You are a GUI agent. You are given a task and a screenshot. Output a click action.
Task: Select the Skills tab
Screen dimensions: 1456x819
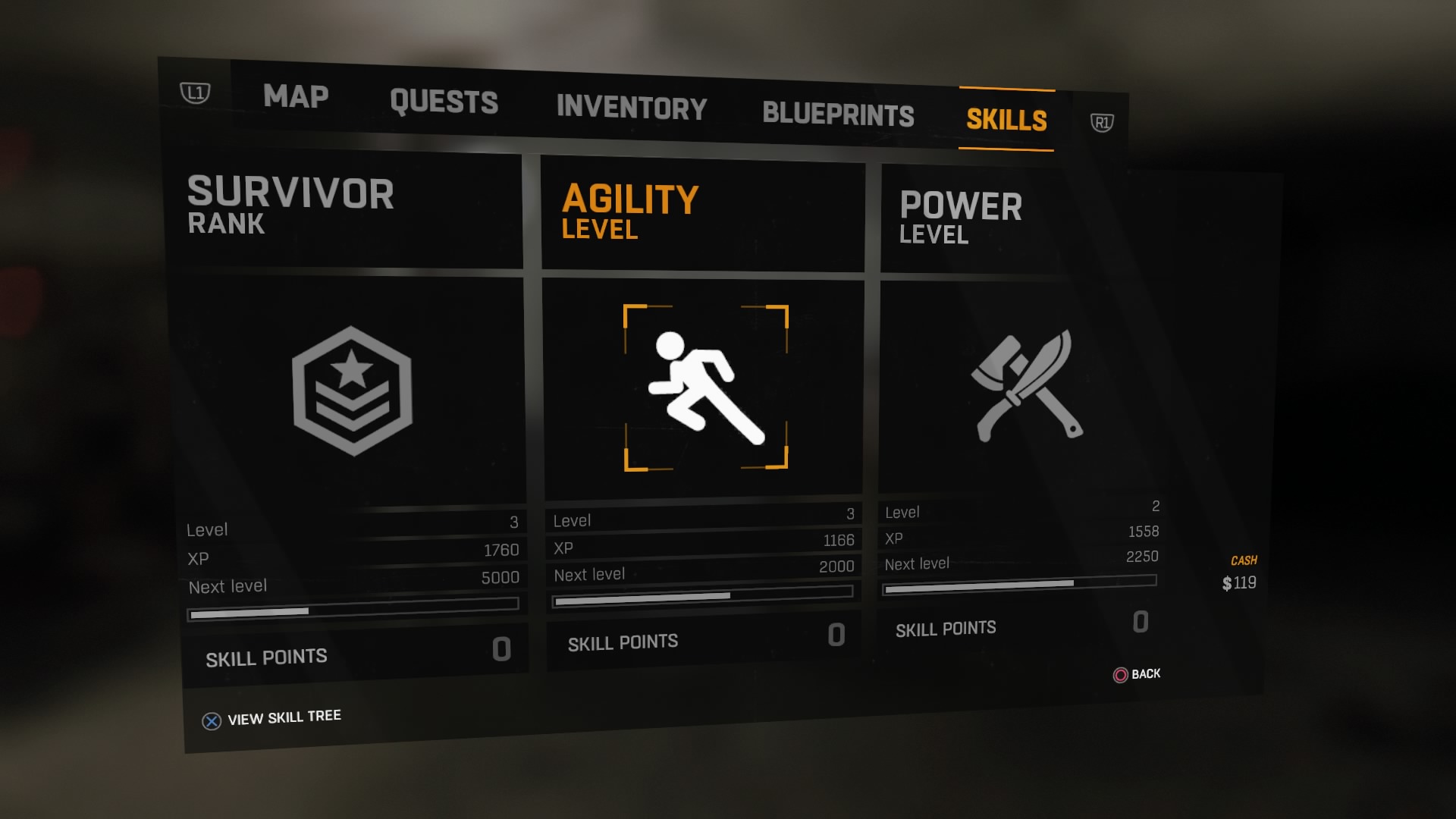point(1006,120)
